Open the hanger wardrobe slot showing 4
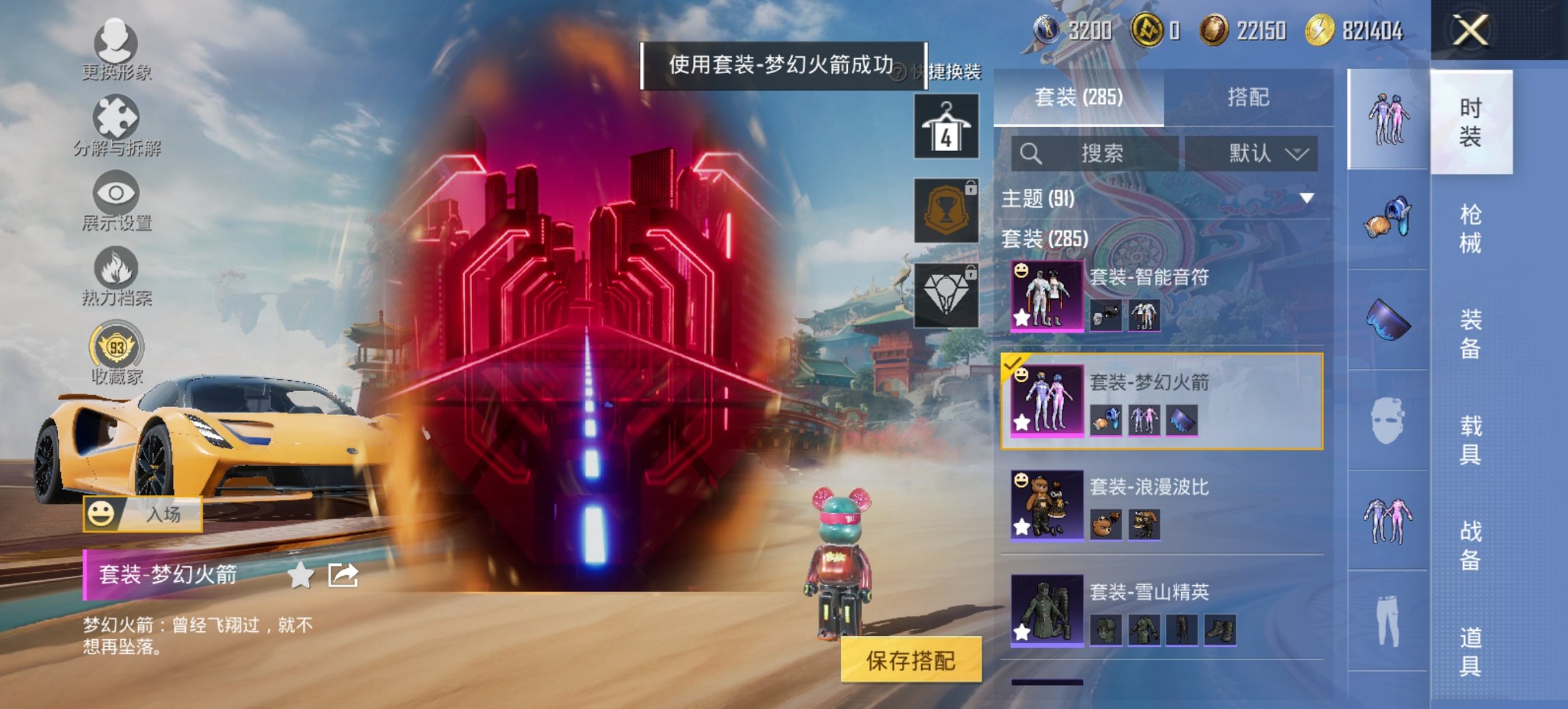Viewport: 1568px width, 709px height. click(x=946, y=126)
